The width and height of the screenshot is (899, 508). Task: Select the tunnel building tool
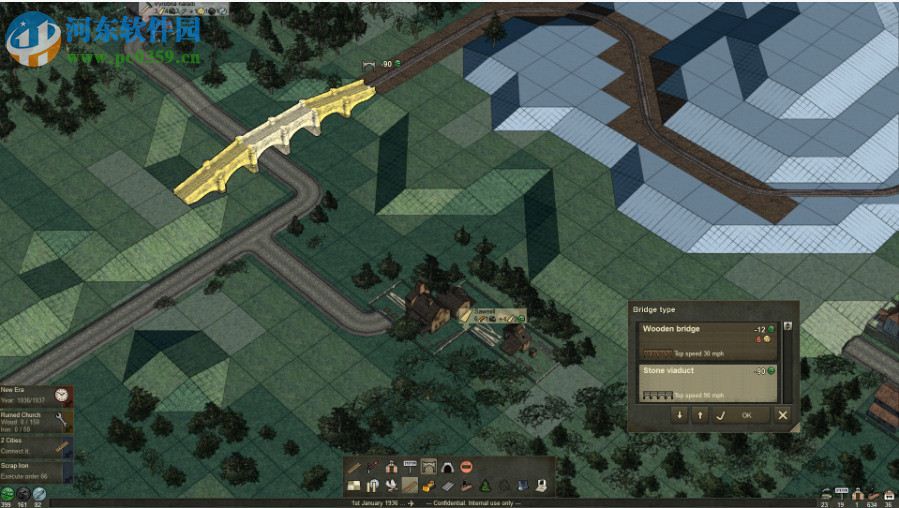tap(447, 467)
